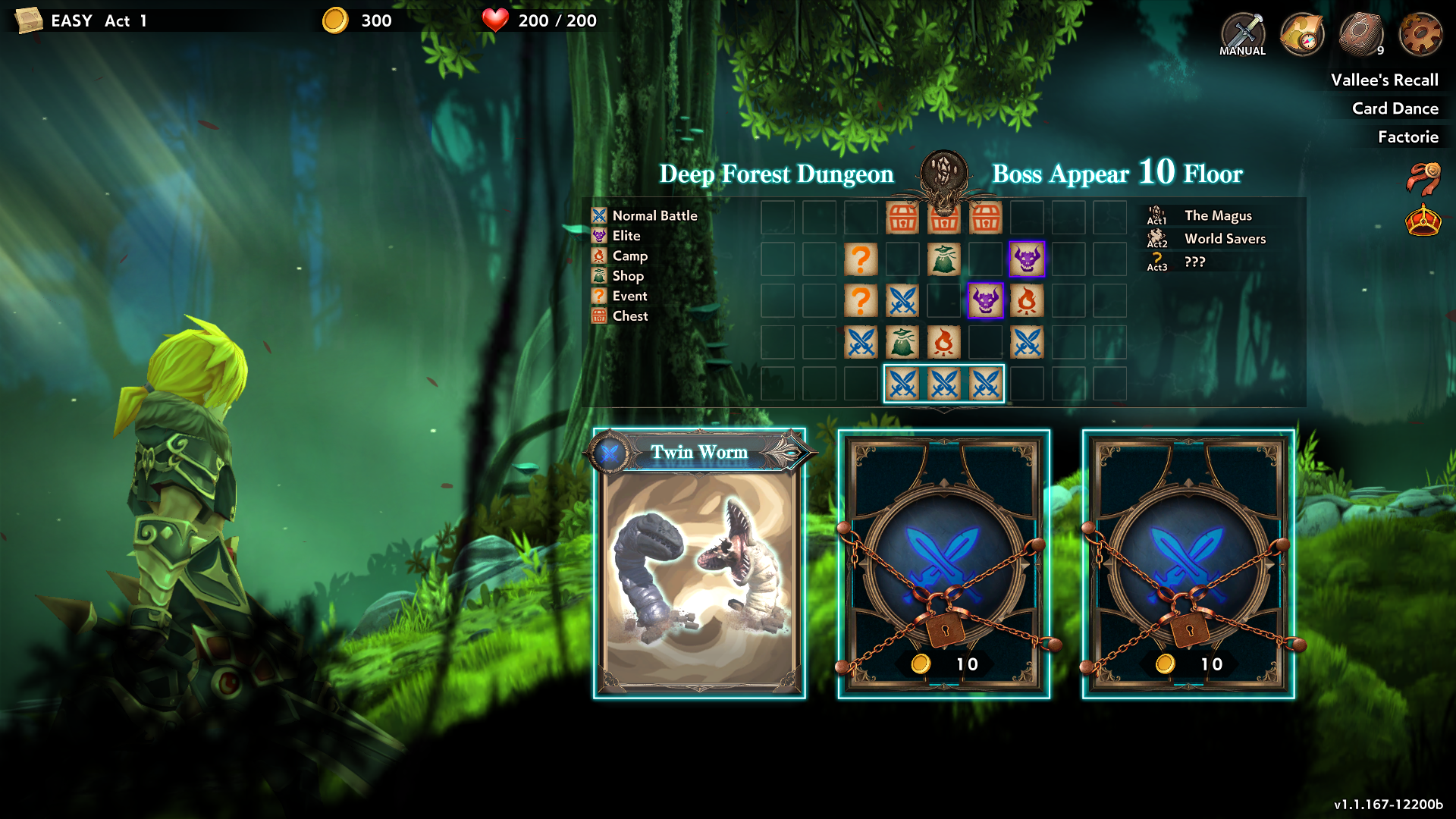Click the Event entry in the legend
Image resolution: width=1456 pixels, height=819 pixels.
coord(629,297)
